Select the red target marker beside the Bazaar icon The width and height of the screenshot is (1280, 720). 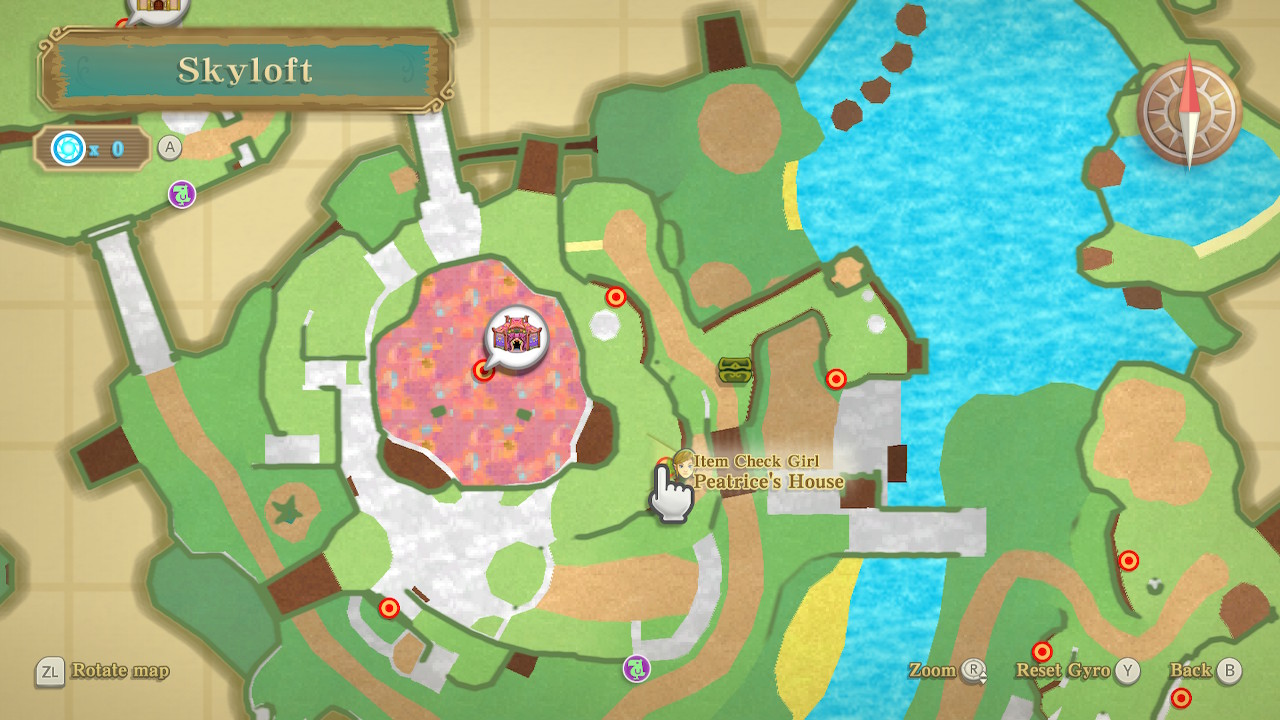tap(484, 371)
